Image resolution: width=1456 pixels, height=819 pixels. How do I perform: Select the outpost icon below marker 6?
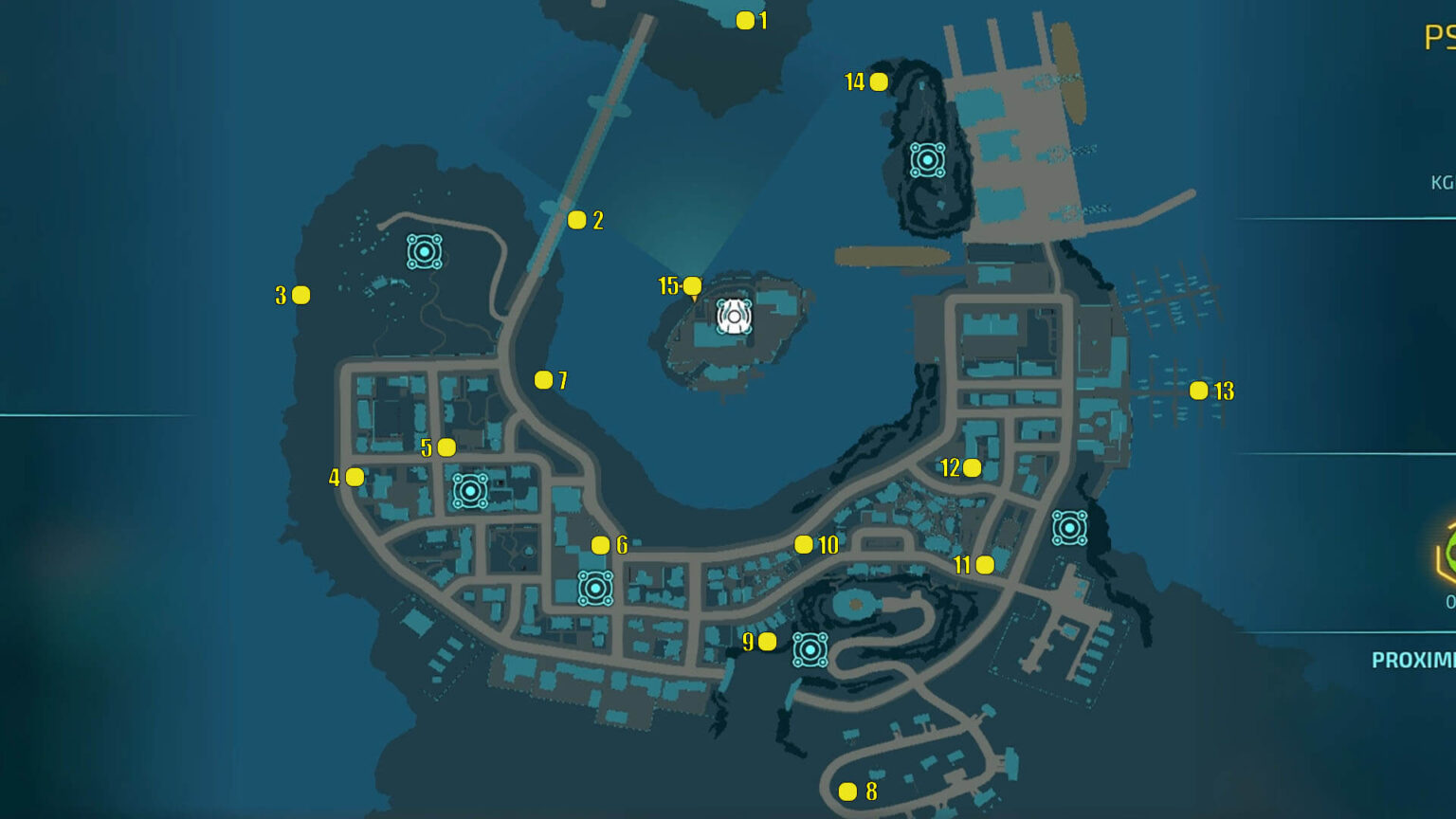click(595, 590)
